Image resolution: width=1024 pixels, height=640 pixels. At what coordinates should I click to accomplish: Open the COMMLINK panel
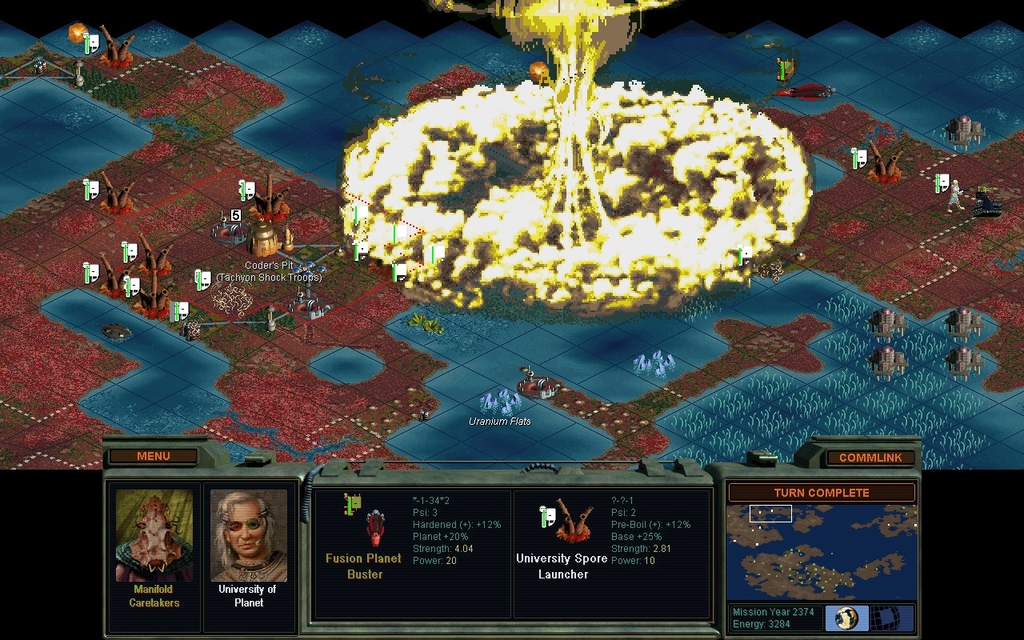coord(870,458)
